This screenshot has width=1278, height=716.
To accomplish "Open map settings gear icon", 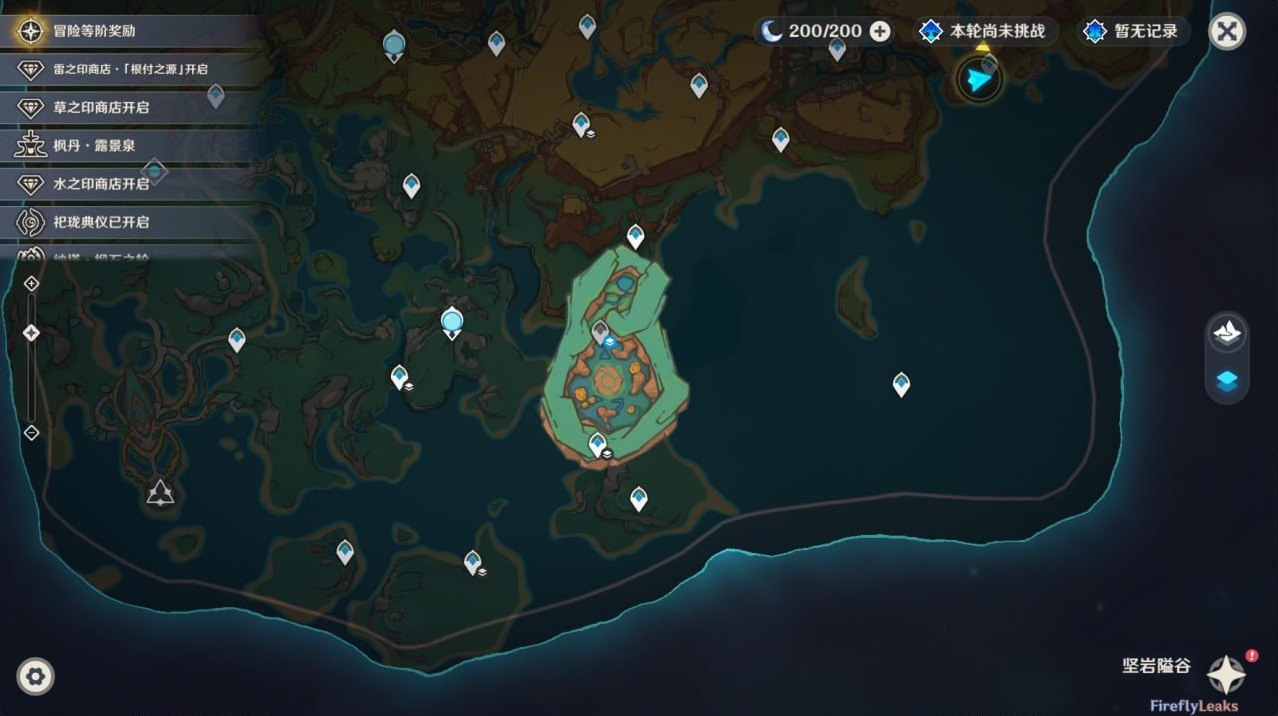I will [36, 677].
